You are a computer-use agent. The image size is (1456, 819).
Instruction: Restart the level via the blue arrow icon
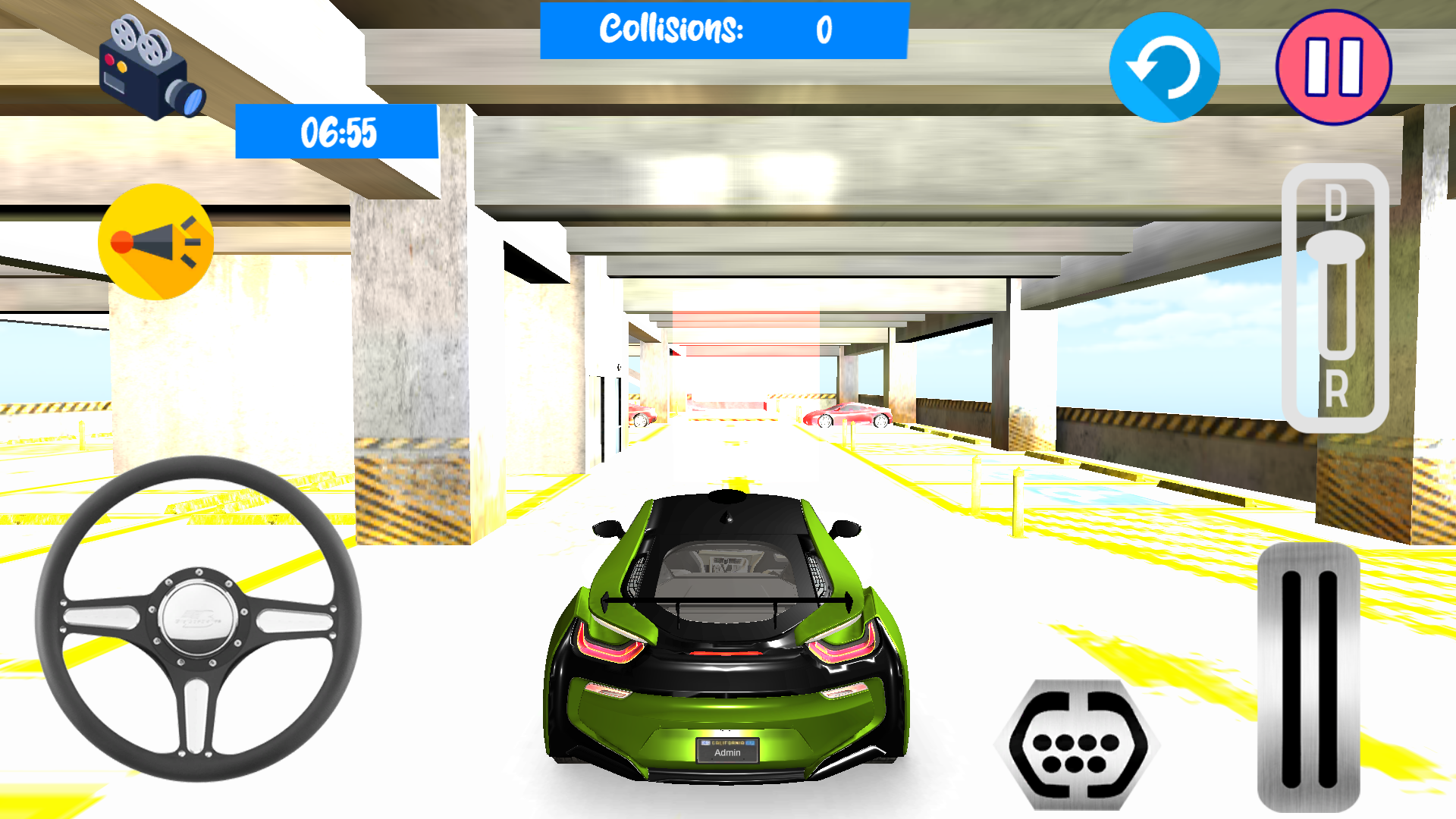click(x=1166, y=68)
